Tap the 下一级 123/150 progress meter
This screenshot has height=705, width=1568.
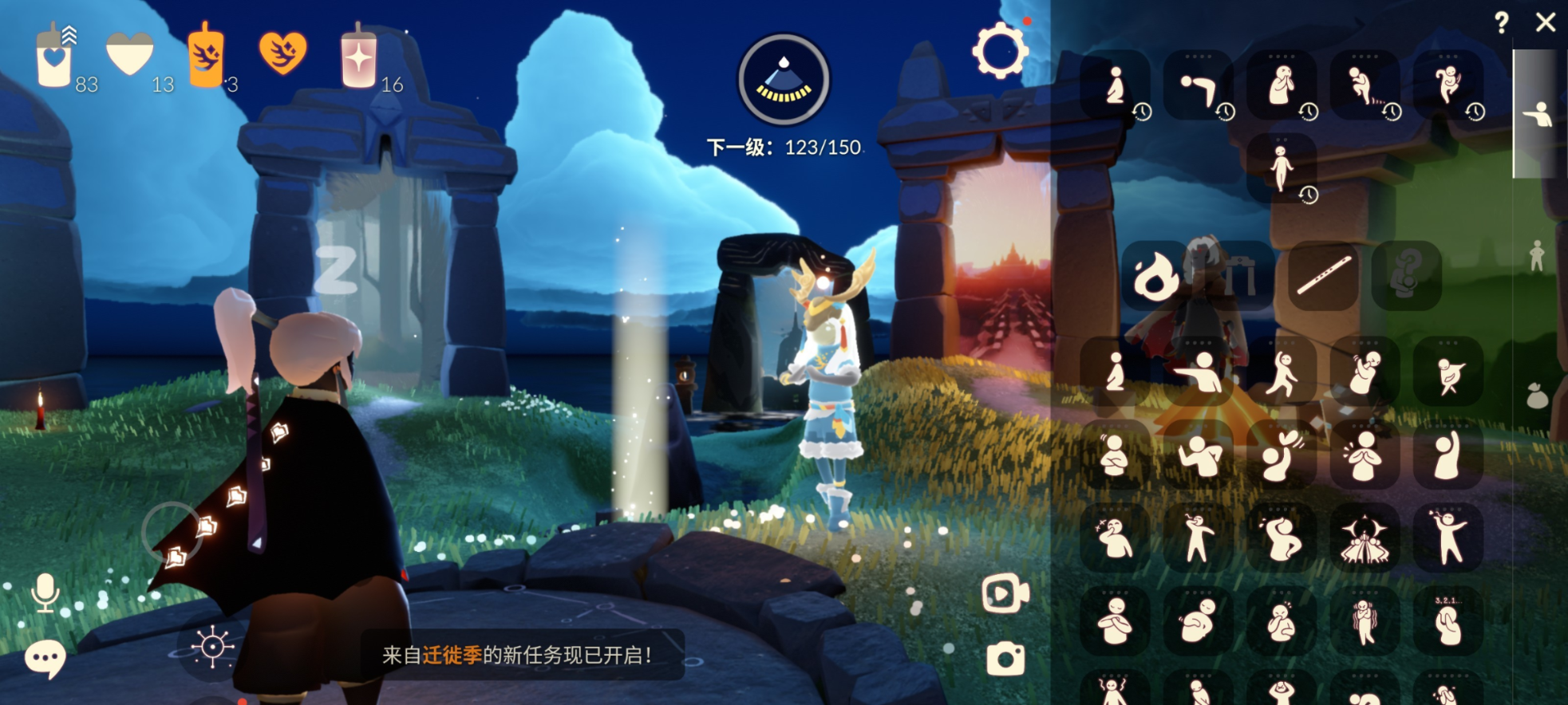[x=786, y=147]
